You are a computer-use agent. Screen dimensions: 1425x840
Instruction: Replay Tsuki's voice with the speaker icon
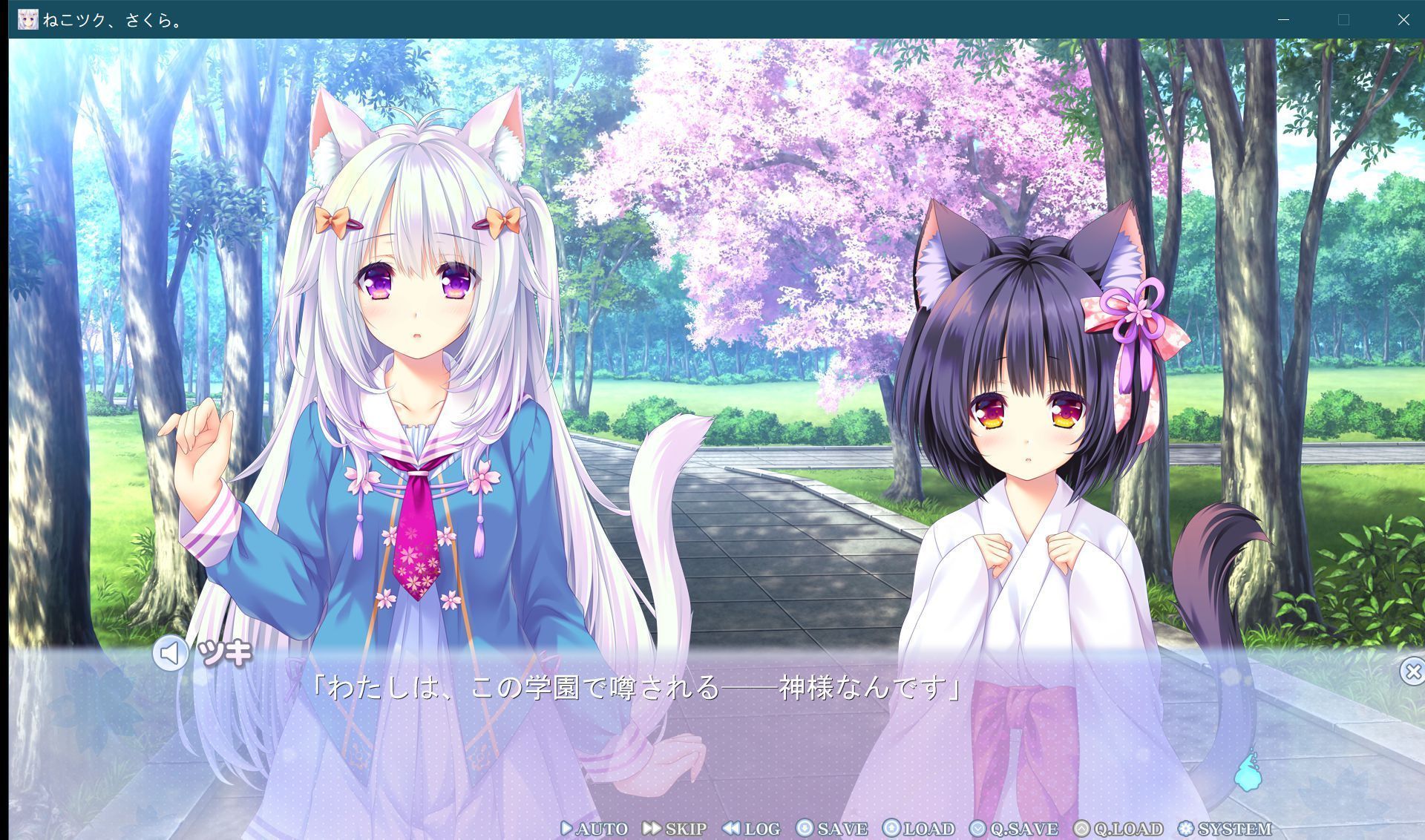(x=171, y=654)
